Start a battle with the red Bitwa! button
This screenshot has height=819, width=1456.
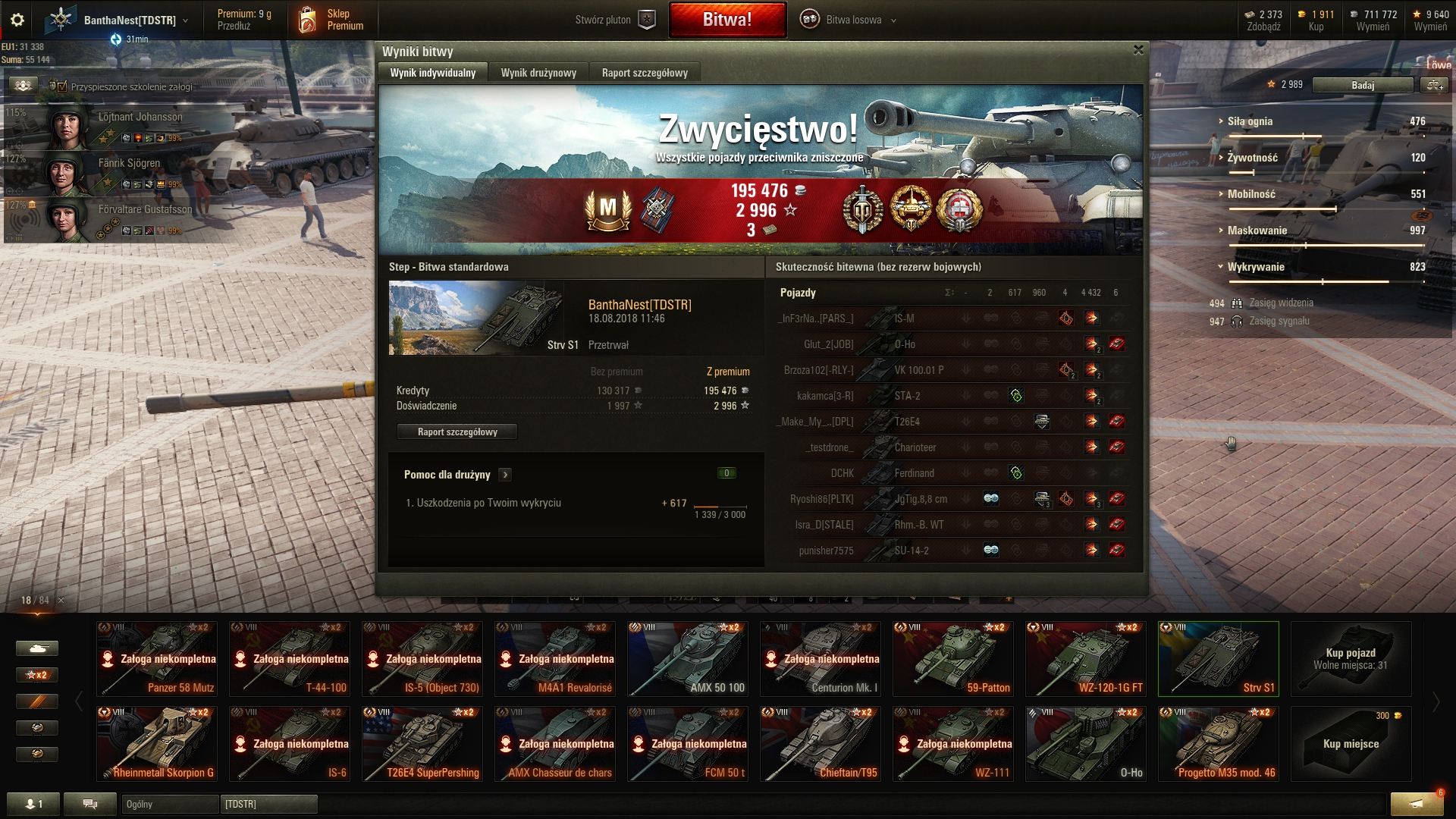727,20
